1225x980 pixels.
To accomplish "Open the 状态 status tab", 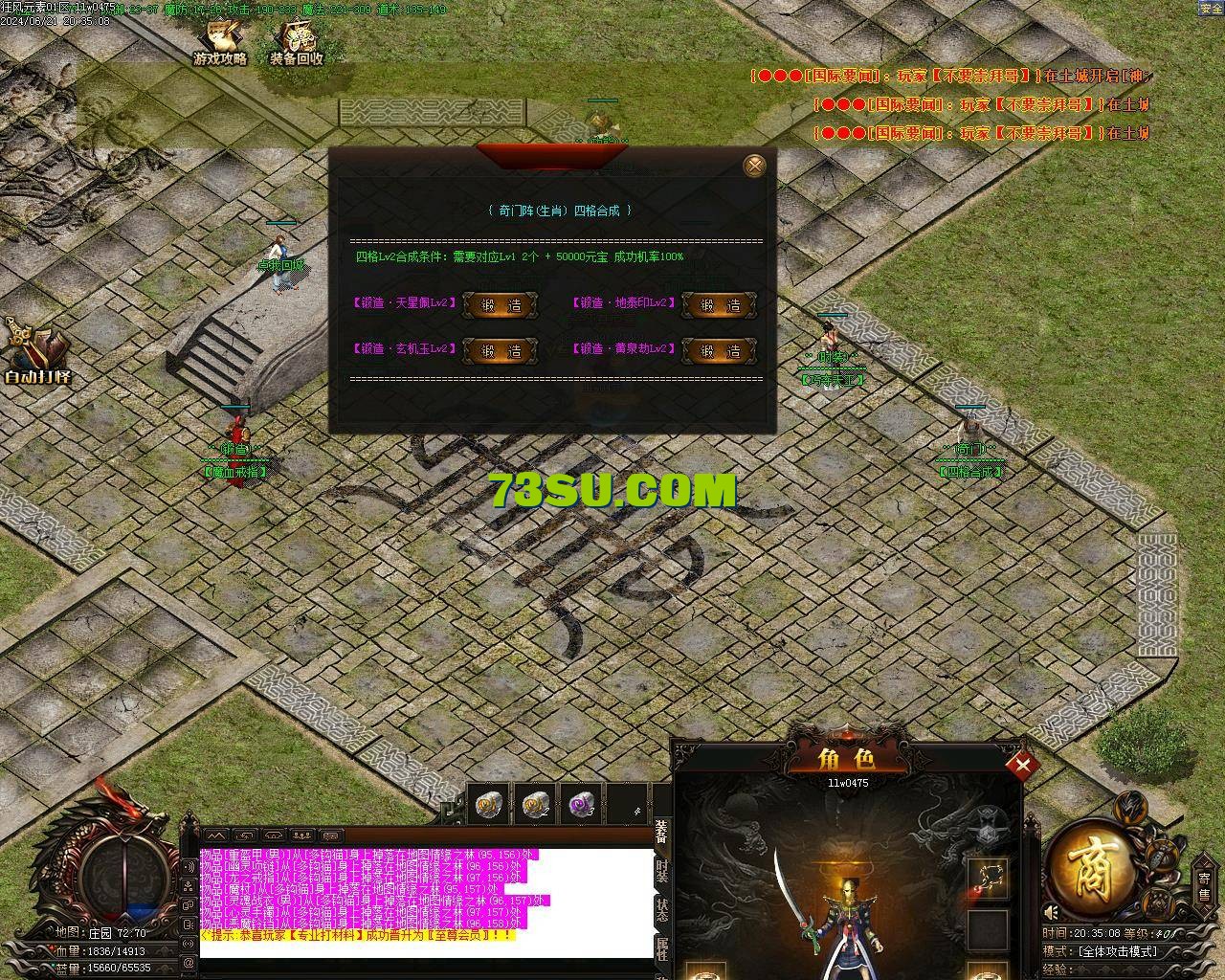I will pos(662,911).
